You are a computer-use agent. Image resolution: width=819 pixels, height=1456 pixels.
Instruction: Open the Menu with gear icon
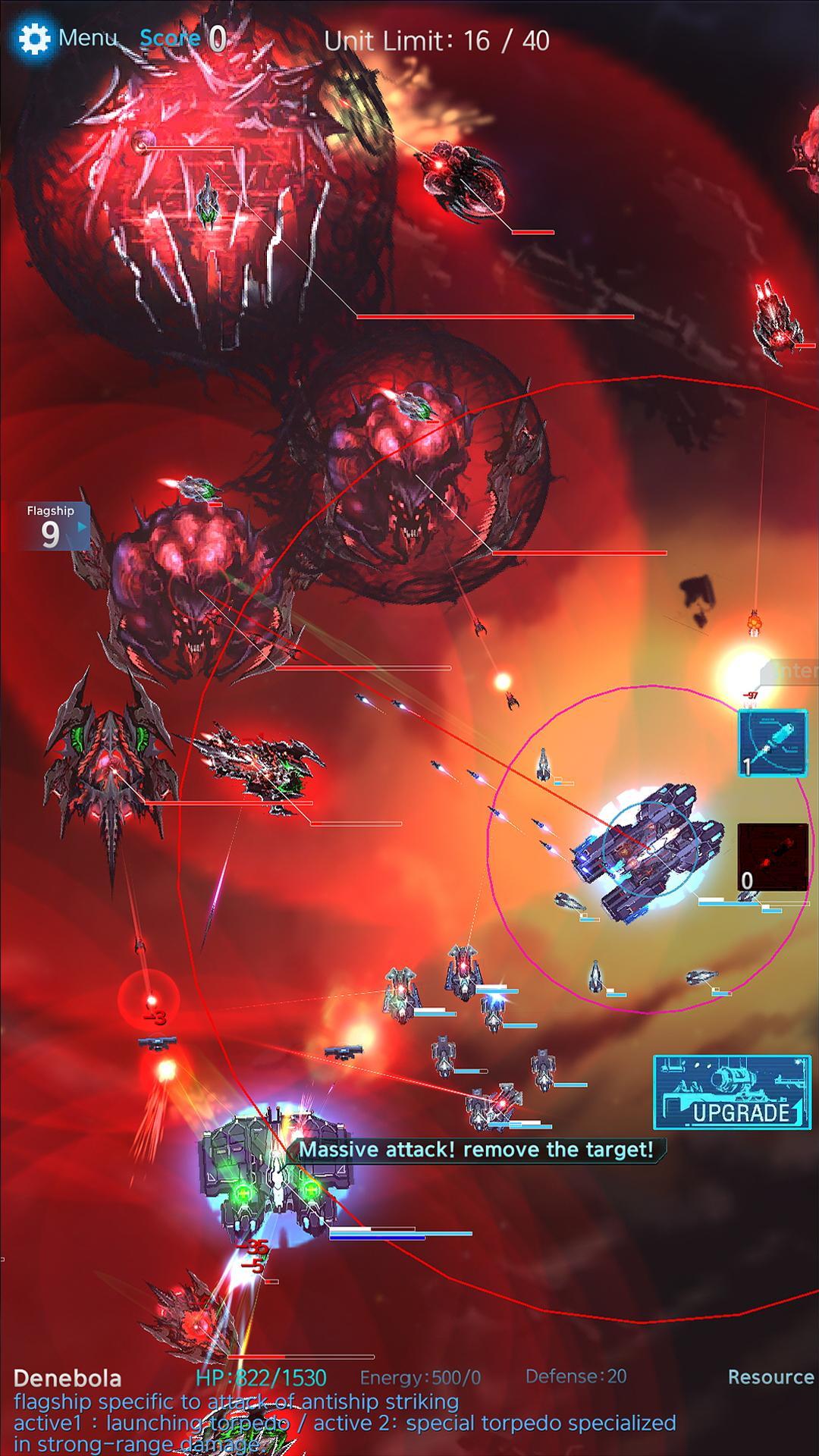67,38
